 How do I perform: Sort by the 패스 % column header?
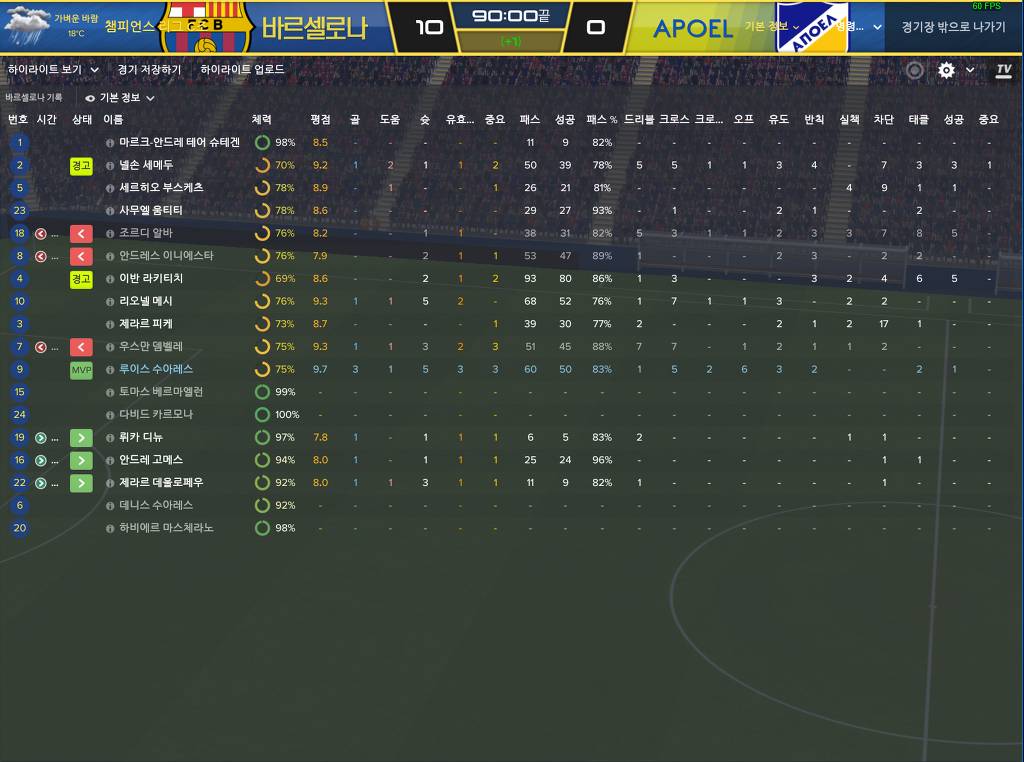(x=602, y=119)
